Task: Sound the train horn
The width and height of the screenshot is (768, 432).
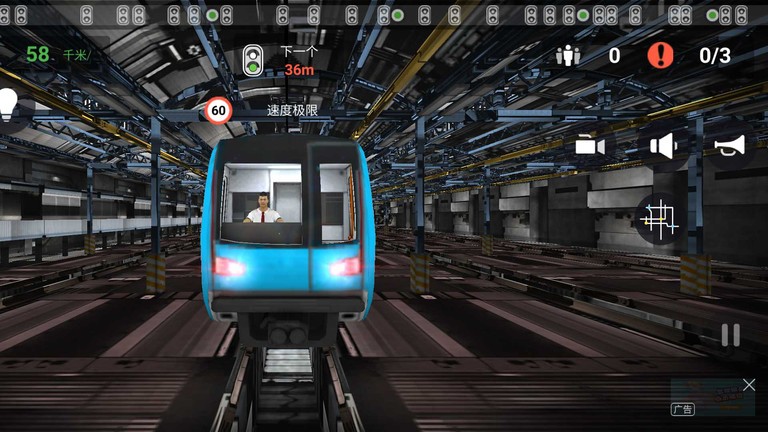Action: 730,146
